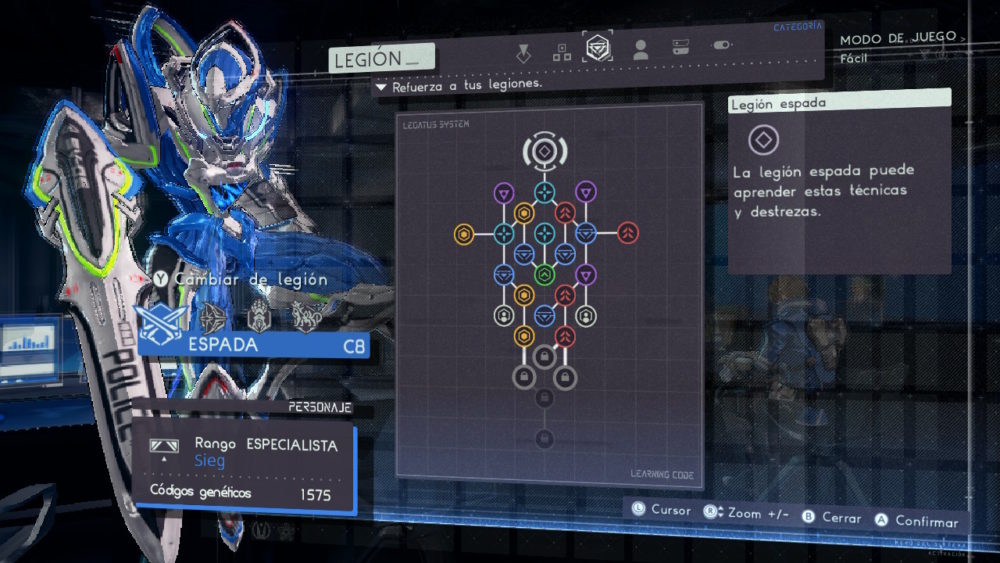Image resolution: width=1000 pixels, height=563 pixels.
Task: Open the character silhouette category tab
Action: coord(641,49)
